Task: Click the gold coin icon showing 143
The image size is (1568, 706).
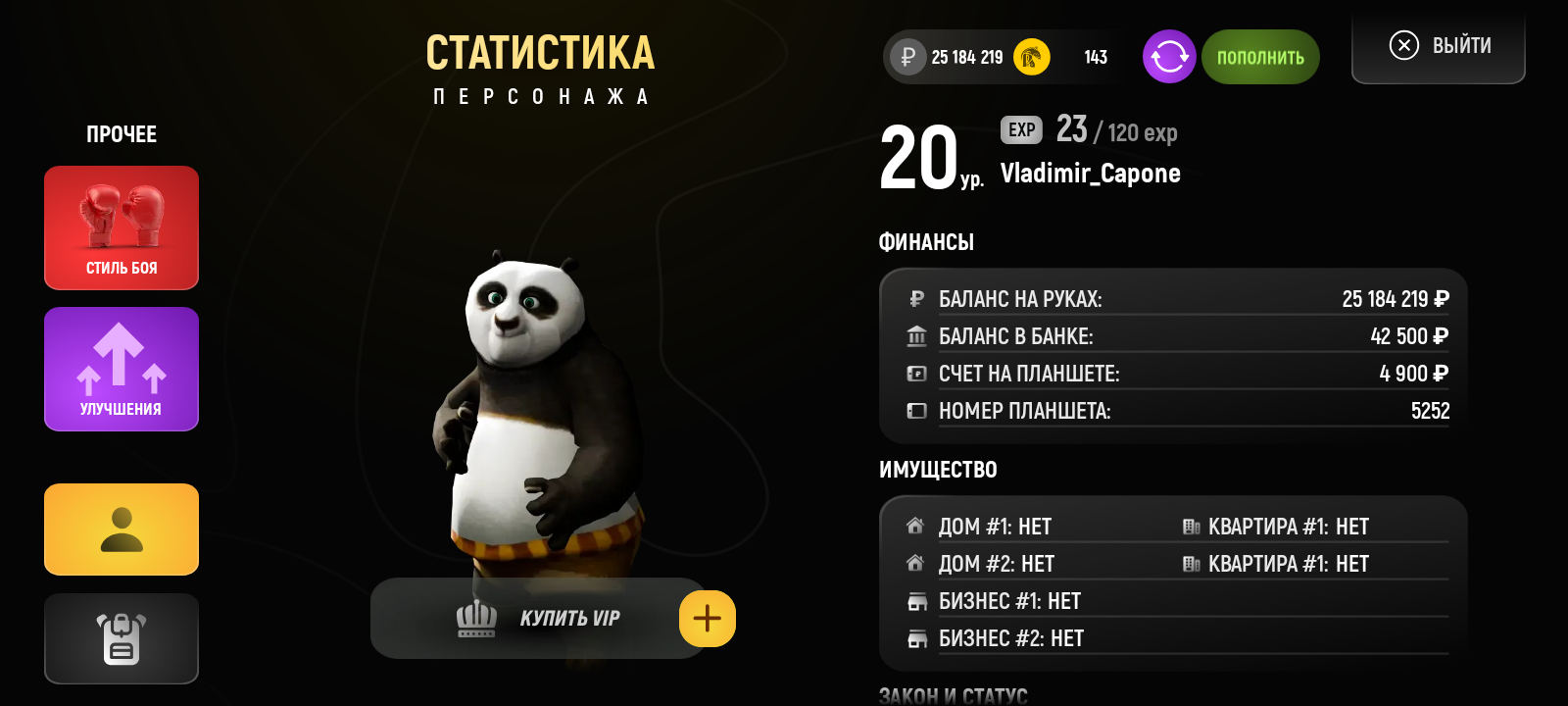Action: coord(1030,57)
